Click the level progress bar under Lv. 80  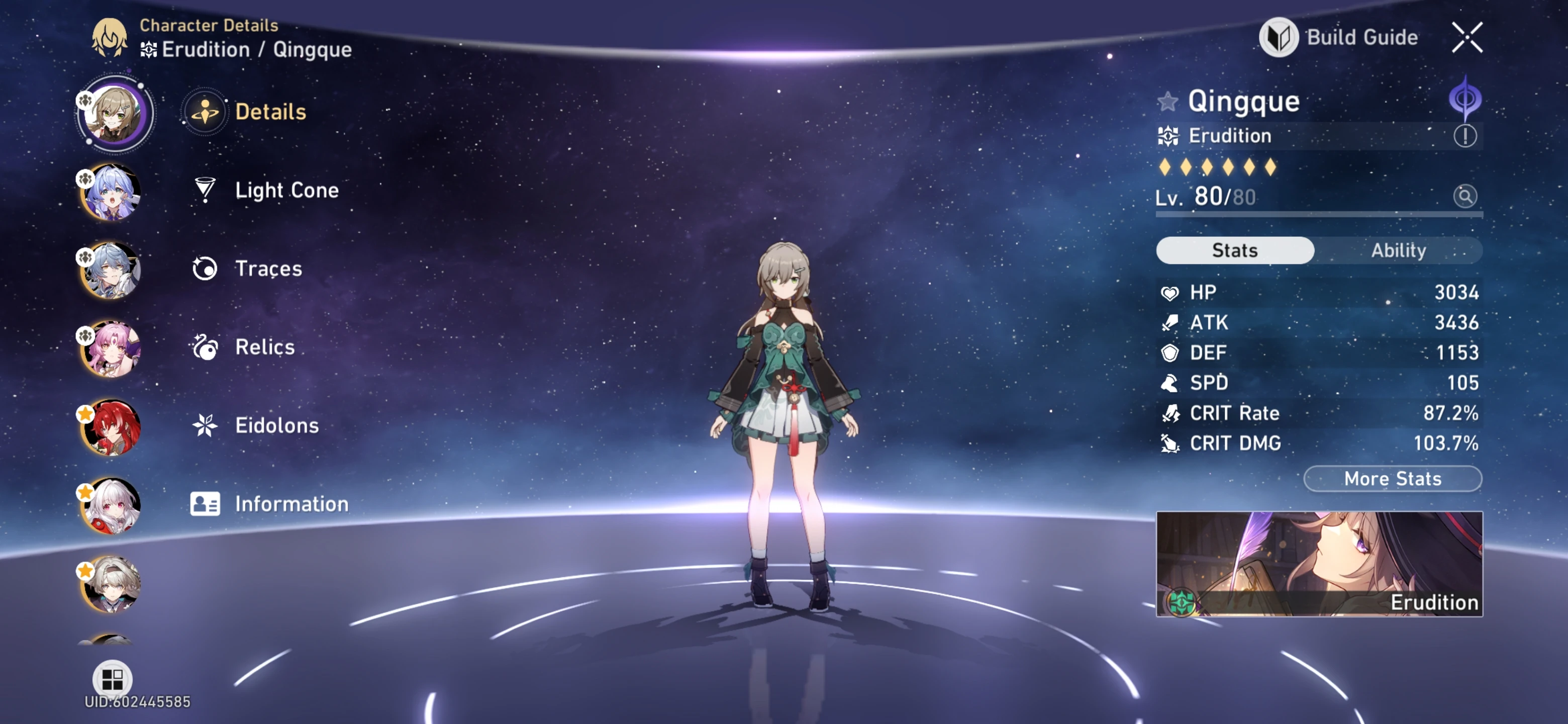point(1315,216)
